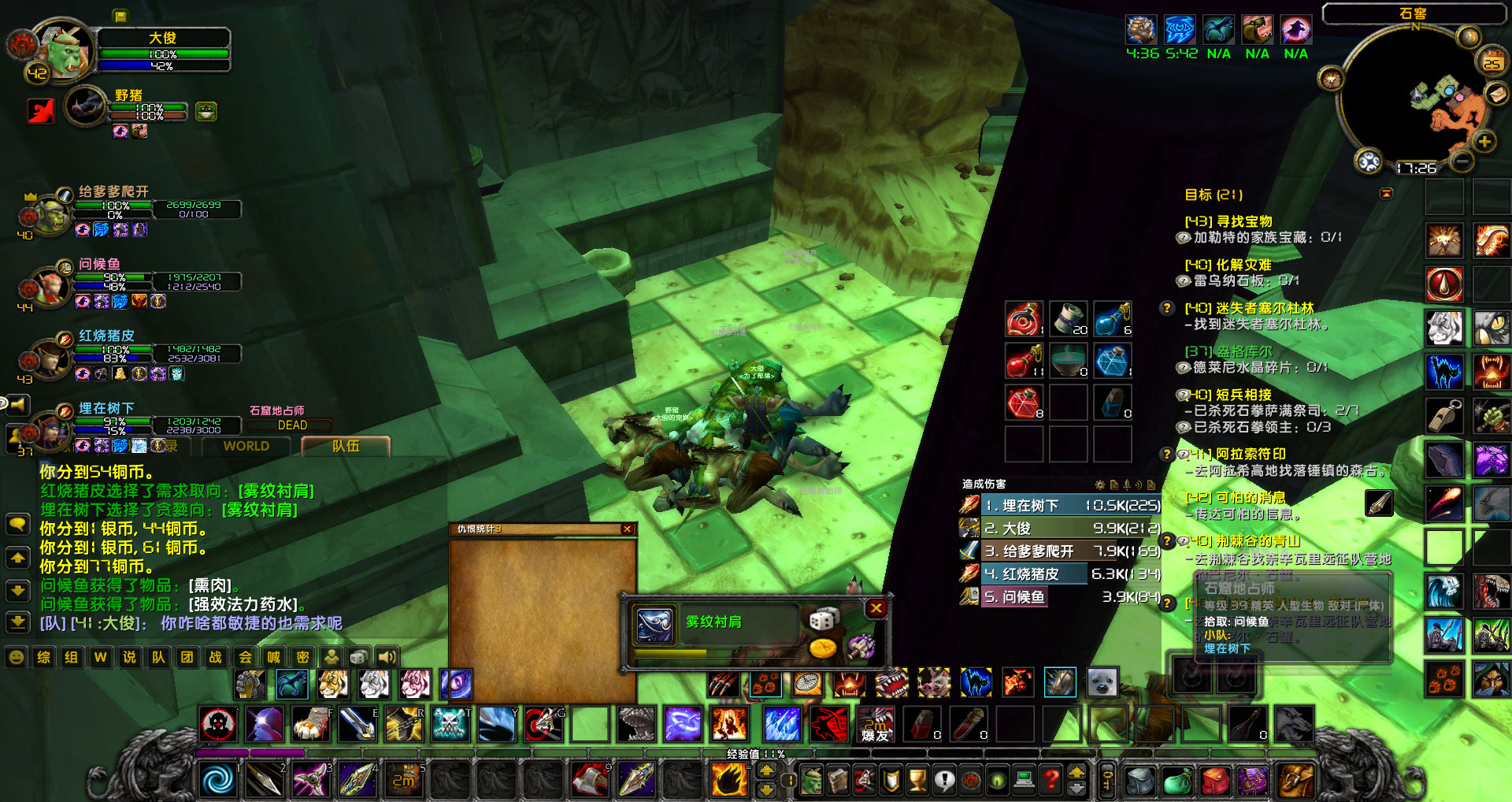This screenshot has height=802, width=1512.
Task: Open the calendar on the minimap edge
Action: [x=1490, y=61]
